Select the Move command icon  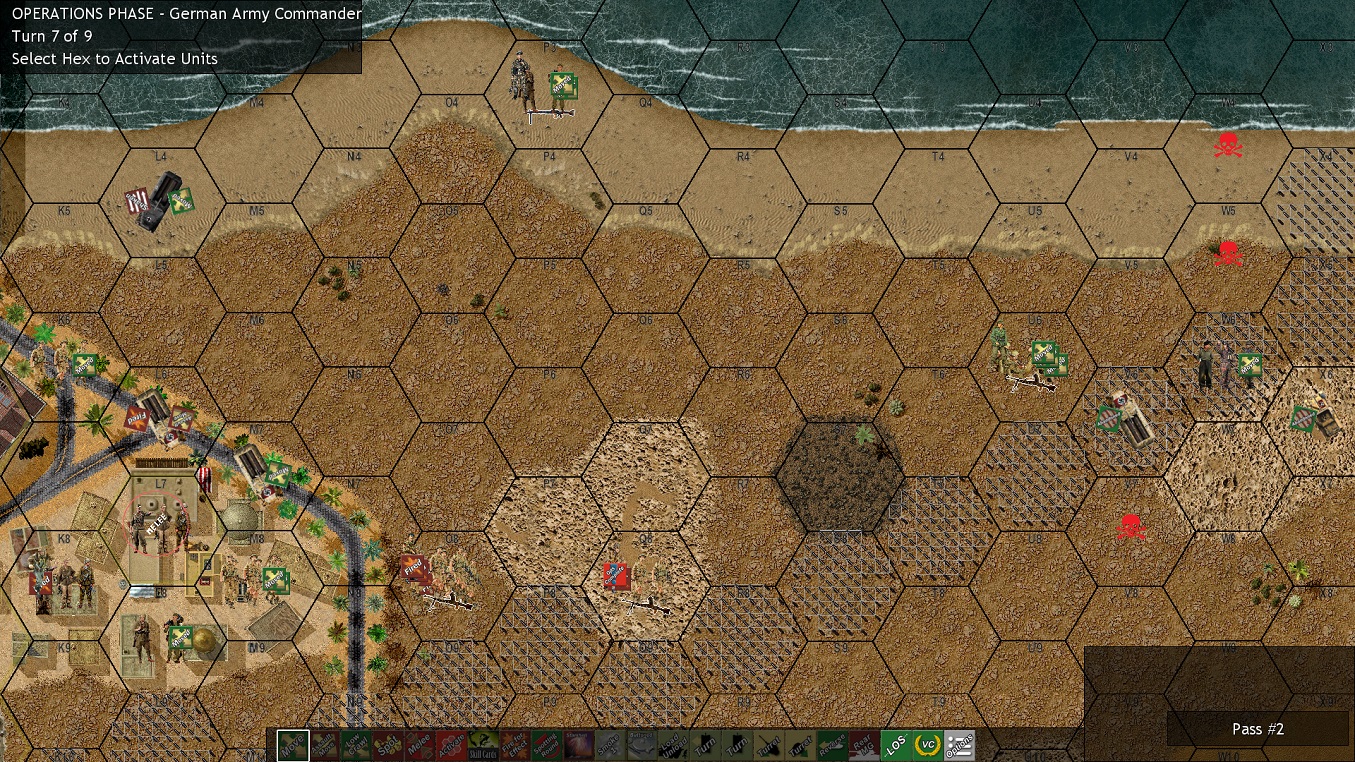(293, 745)
